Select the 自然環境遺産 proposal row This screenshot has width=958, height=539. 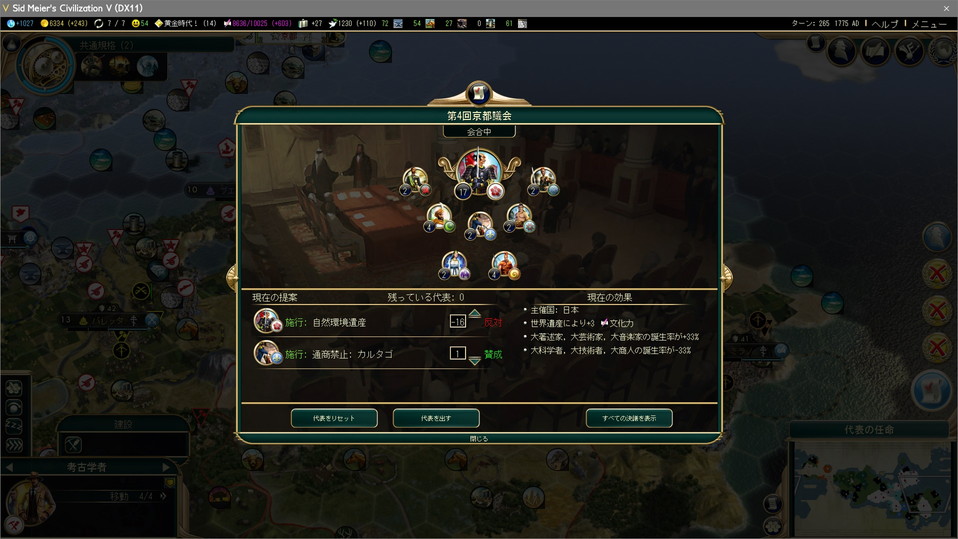click(340, 322)
